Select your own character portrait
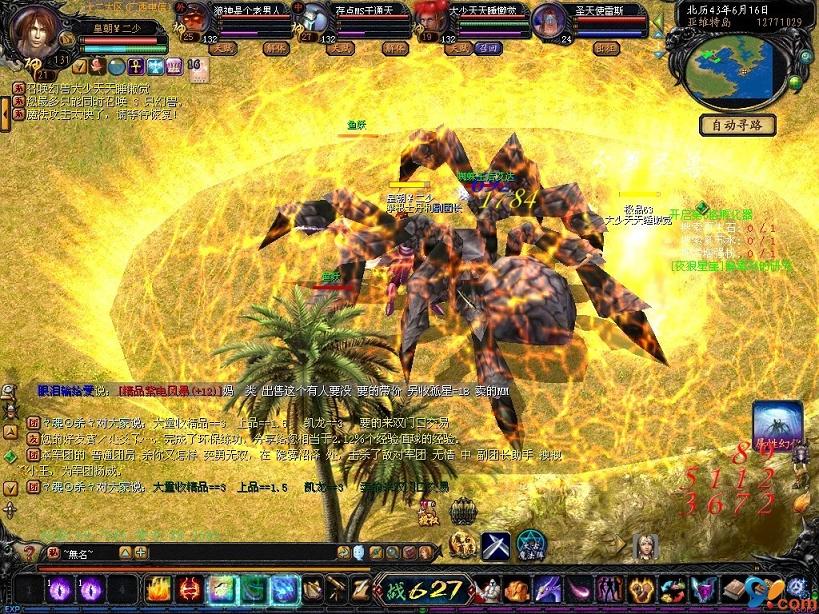 tap(35, 32)
